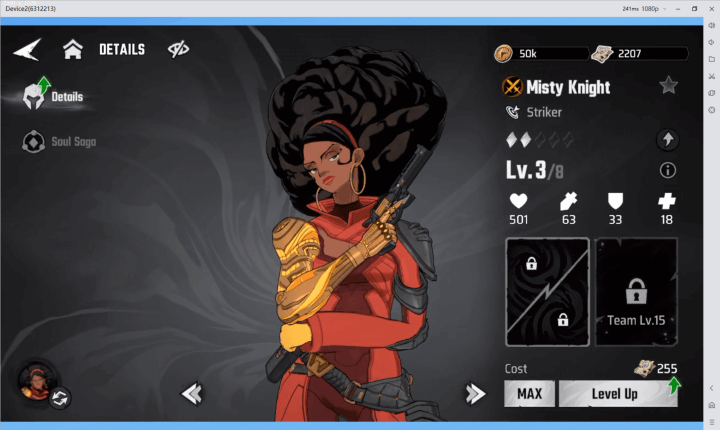
Task: Go to the next character
Action: (476, 394)
